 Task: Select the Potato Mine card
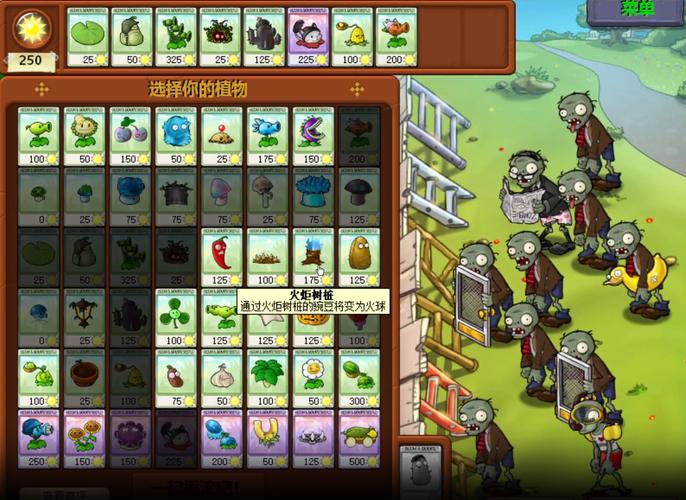[222, 136]
